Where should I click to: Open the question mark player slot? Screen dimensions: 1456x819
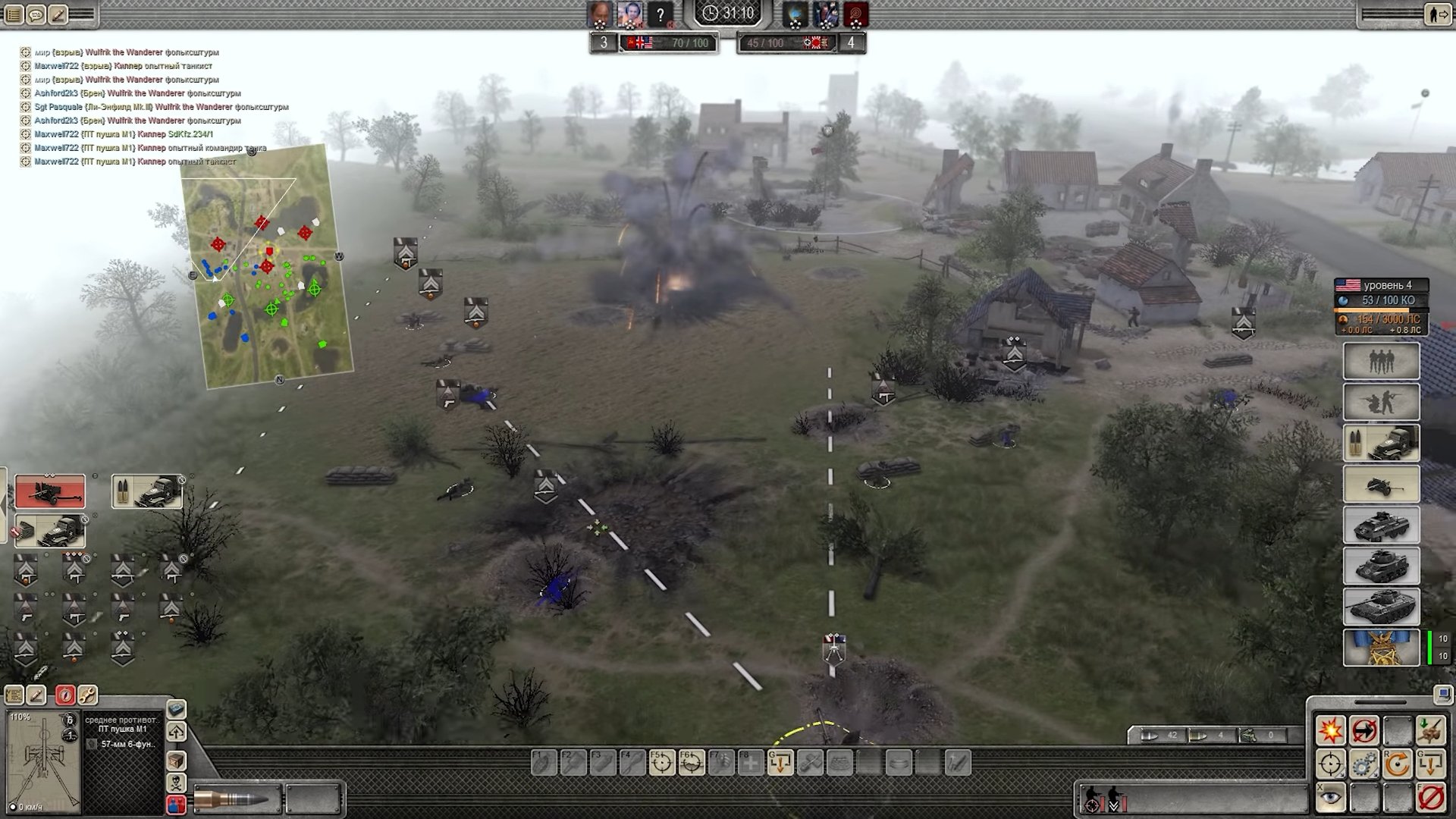[661, 14]
